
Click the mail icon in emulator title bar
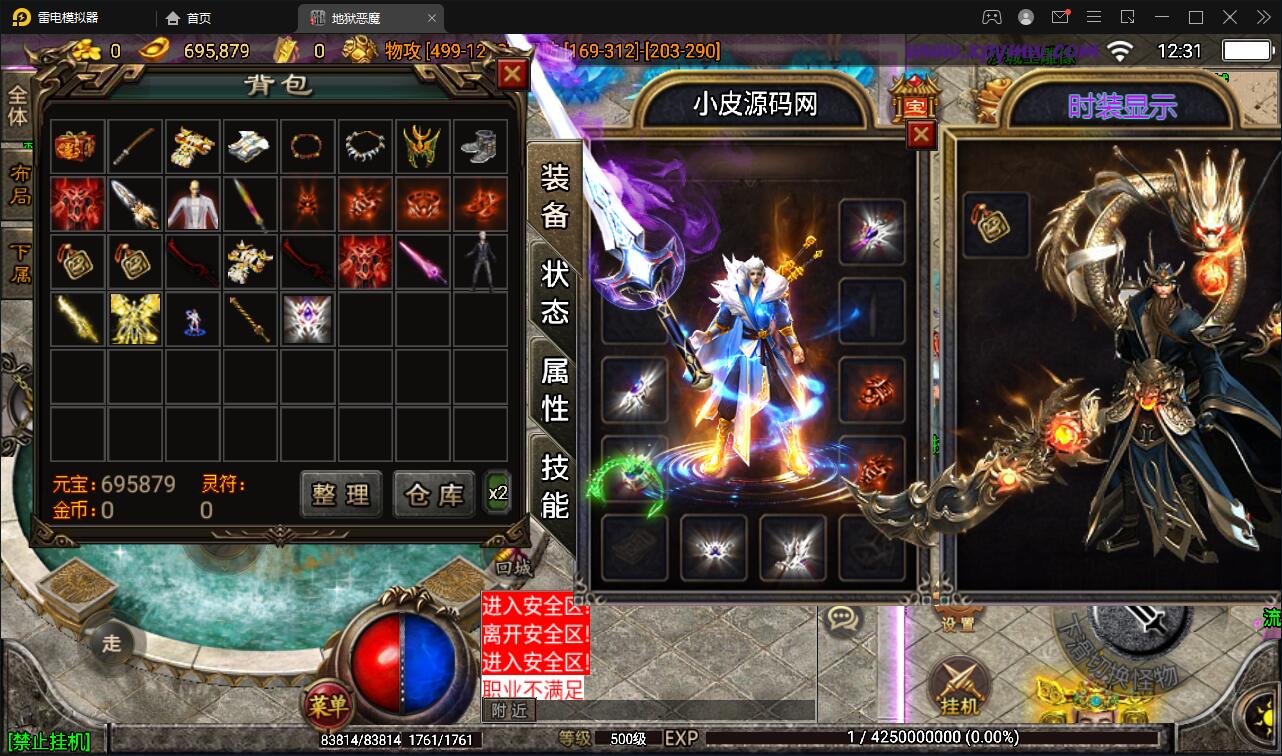coord(1061,17)
